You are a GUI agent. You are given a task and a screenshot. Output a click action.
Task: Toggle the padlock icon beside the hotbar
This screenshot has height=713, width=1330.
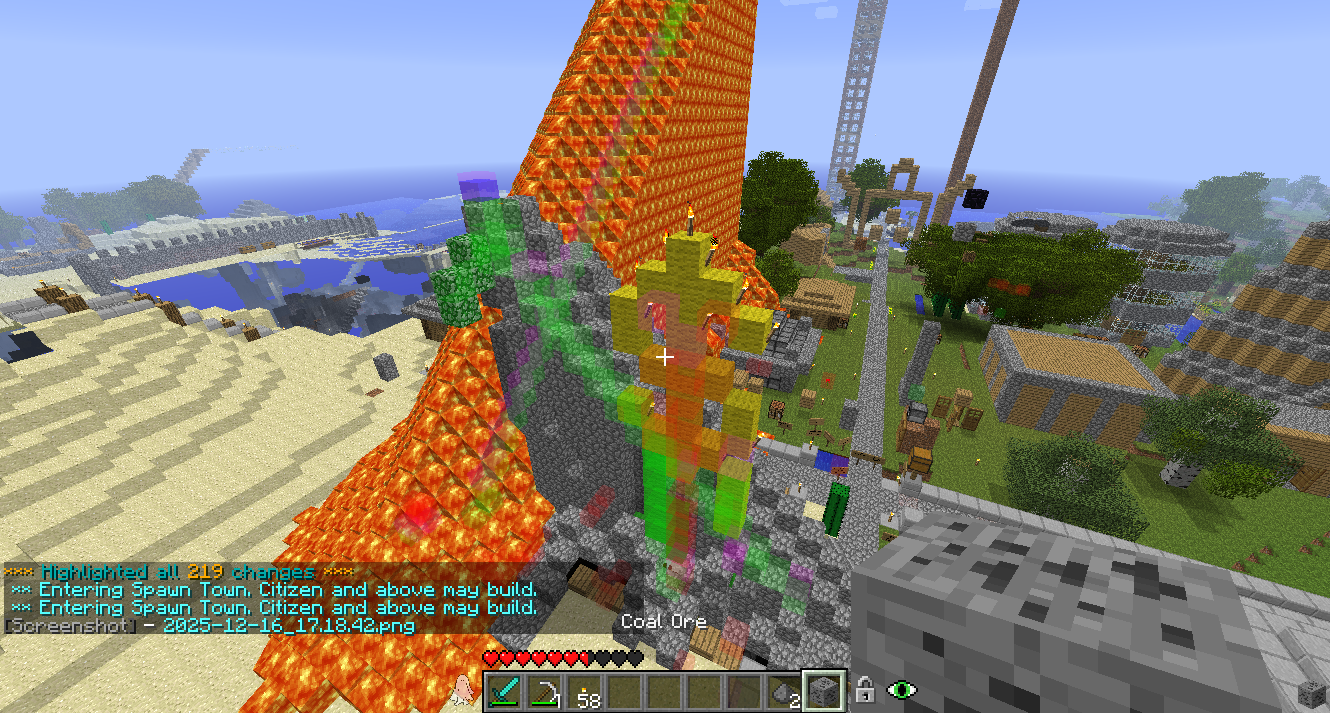[866, 689]
